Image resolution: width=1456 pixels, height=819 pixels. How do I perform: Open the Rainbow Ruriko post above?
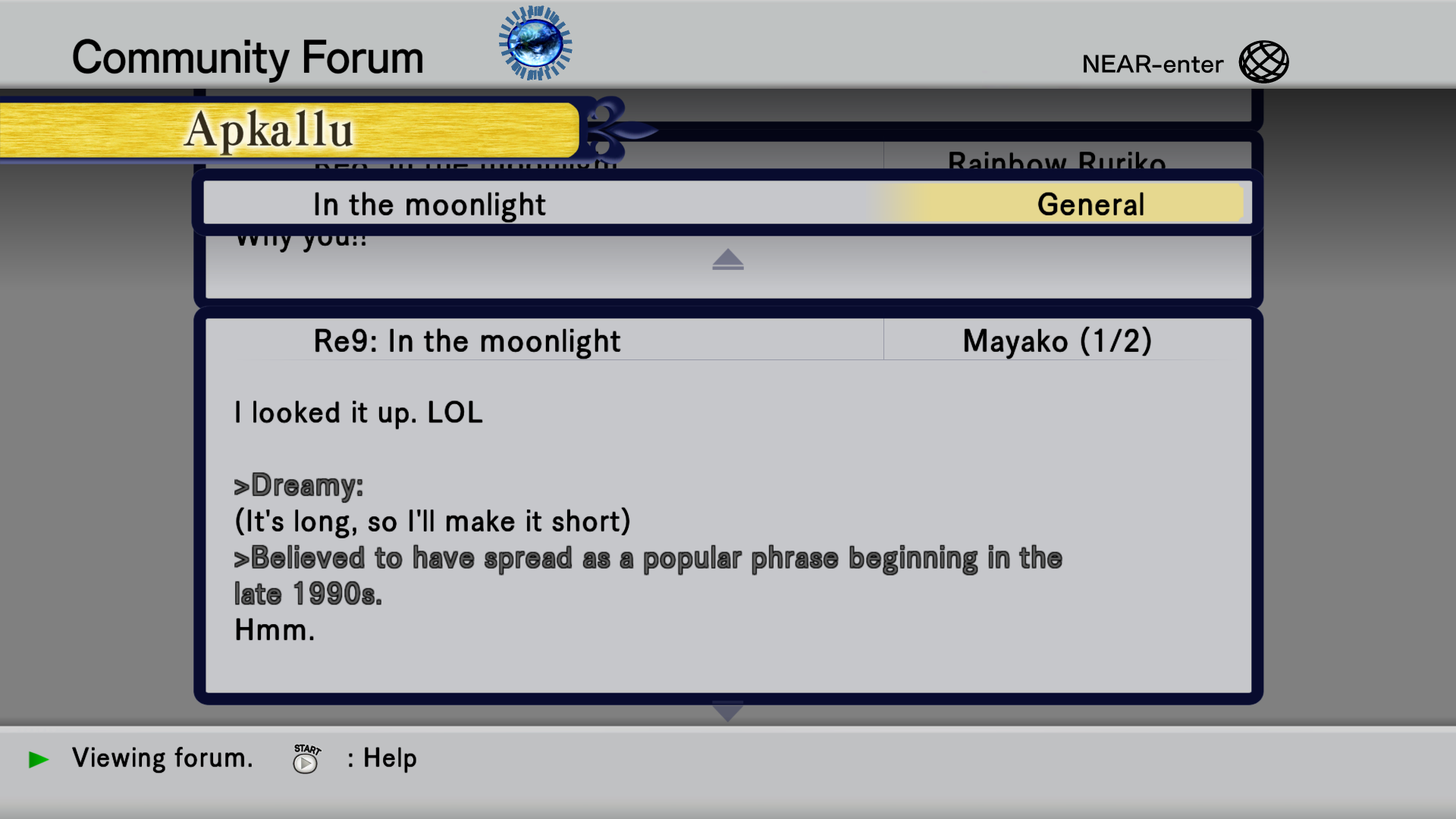pos(1057,158)
